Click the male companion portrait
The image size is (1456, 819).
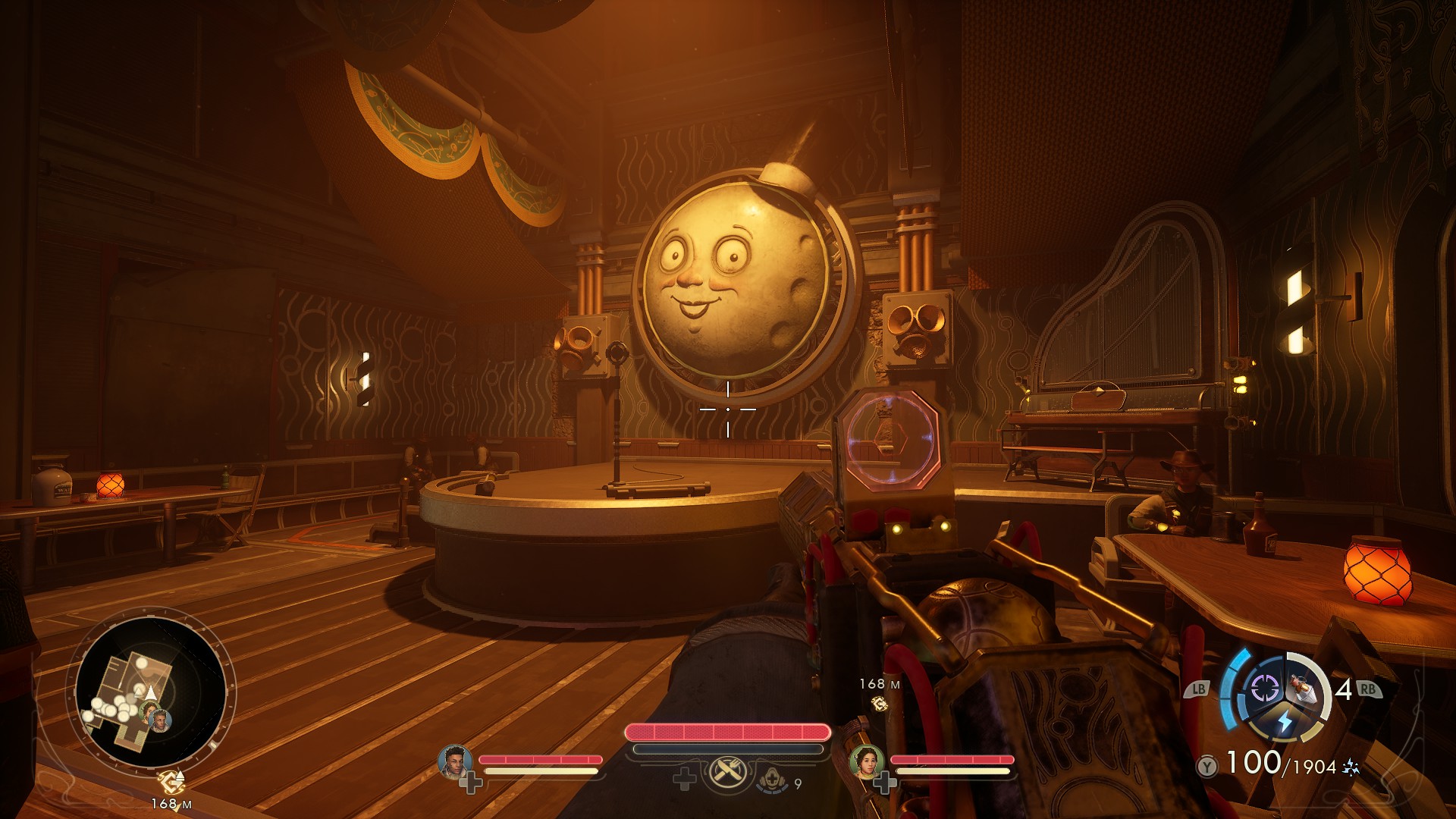pyautogui.click(x=454, y=761)
